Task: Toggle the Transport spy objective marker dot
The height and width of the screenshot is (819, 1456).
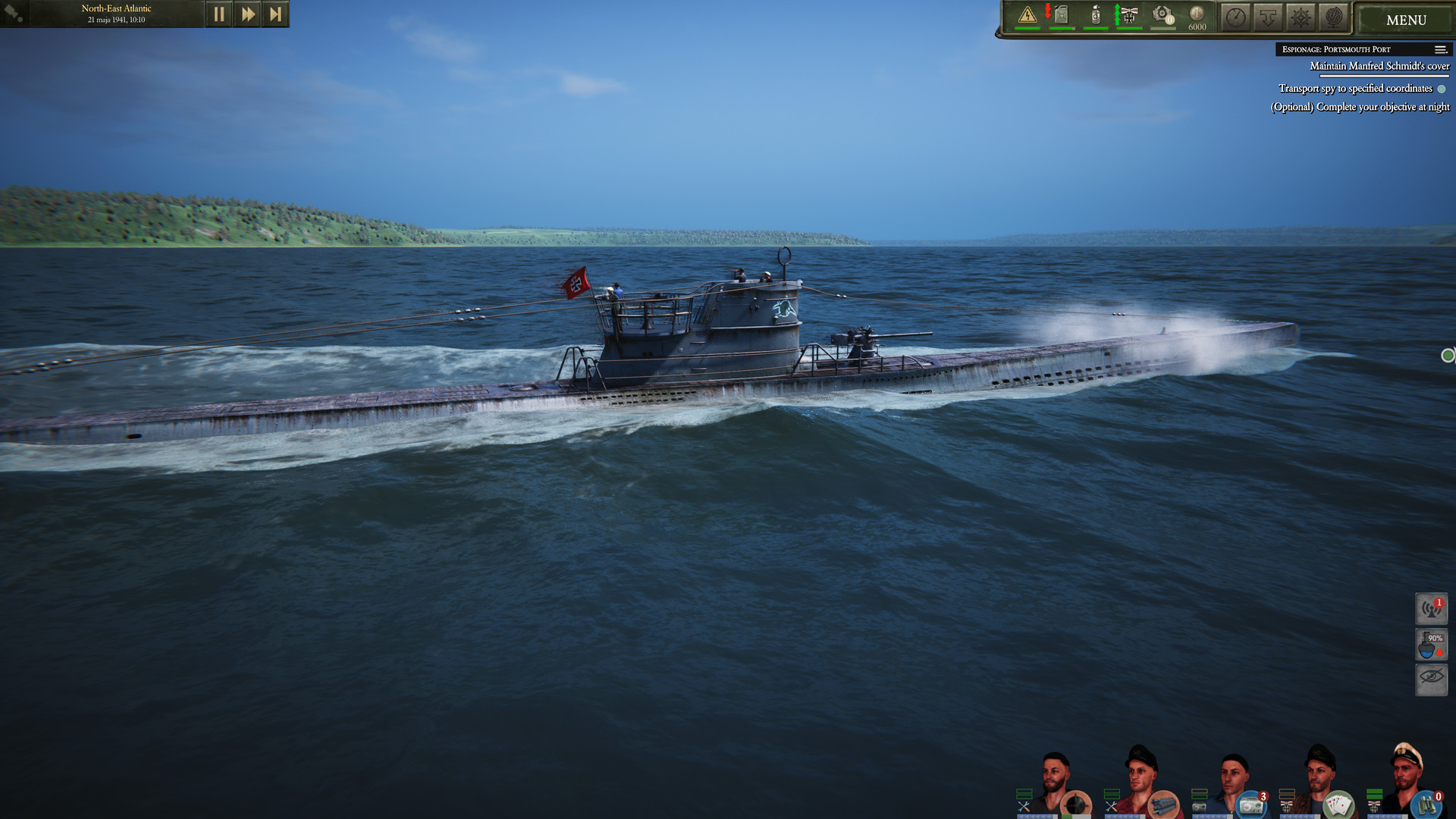Action: (x=1440, y=88)
